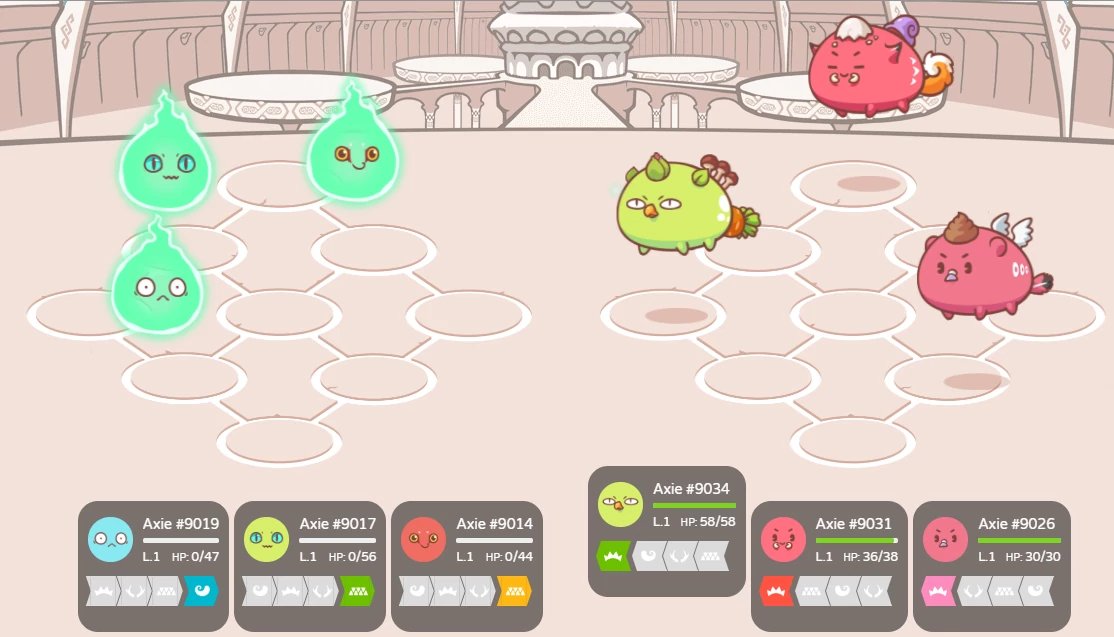Click Axie #9026's pink beaked portrait
1114x637 pixels.
[x=946, y=539]
